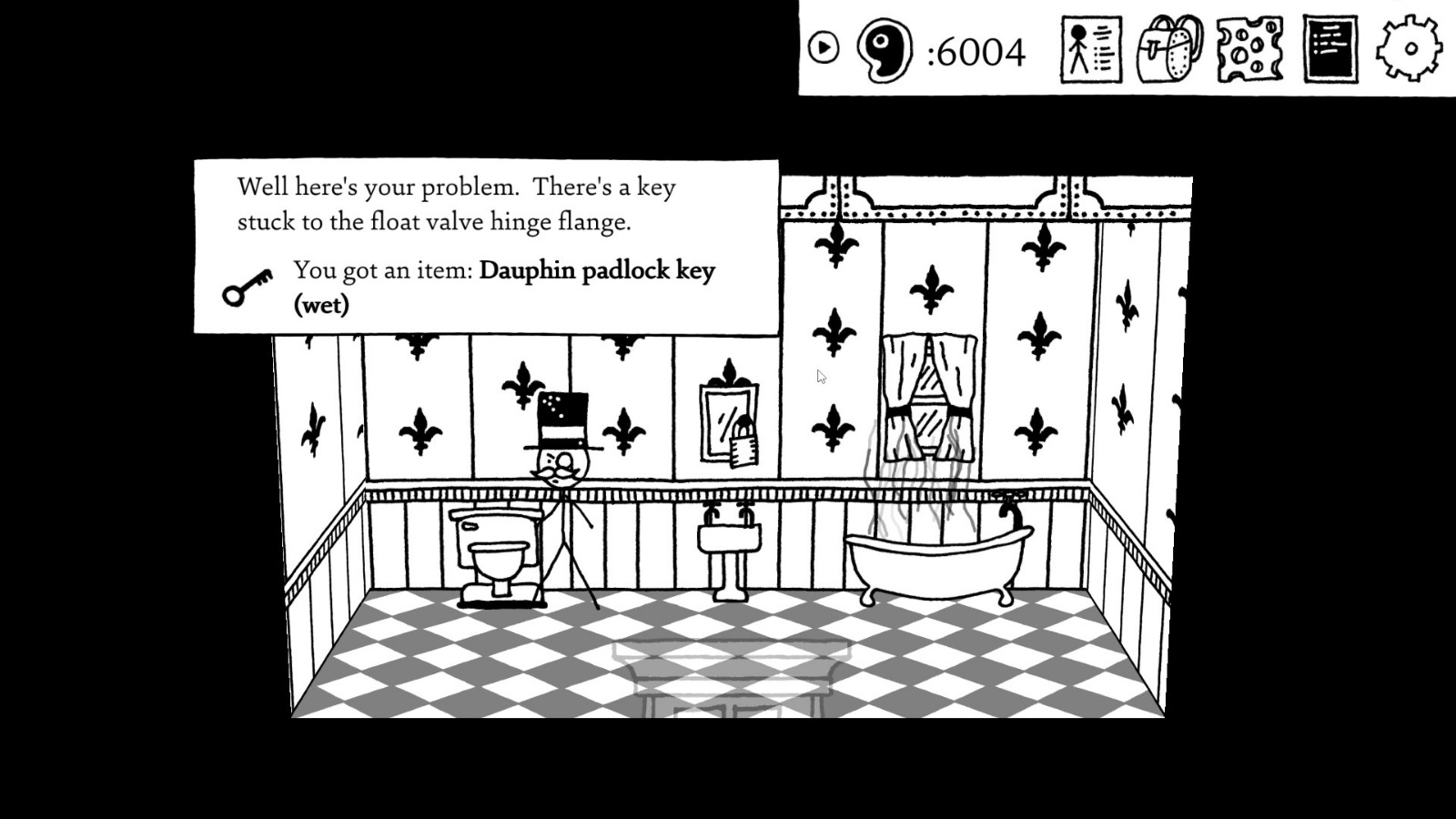Click the bold 'Dauphin padlock key (wet)' text

596,270
